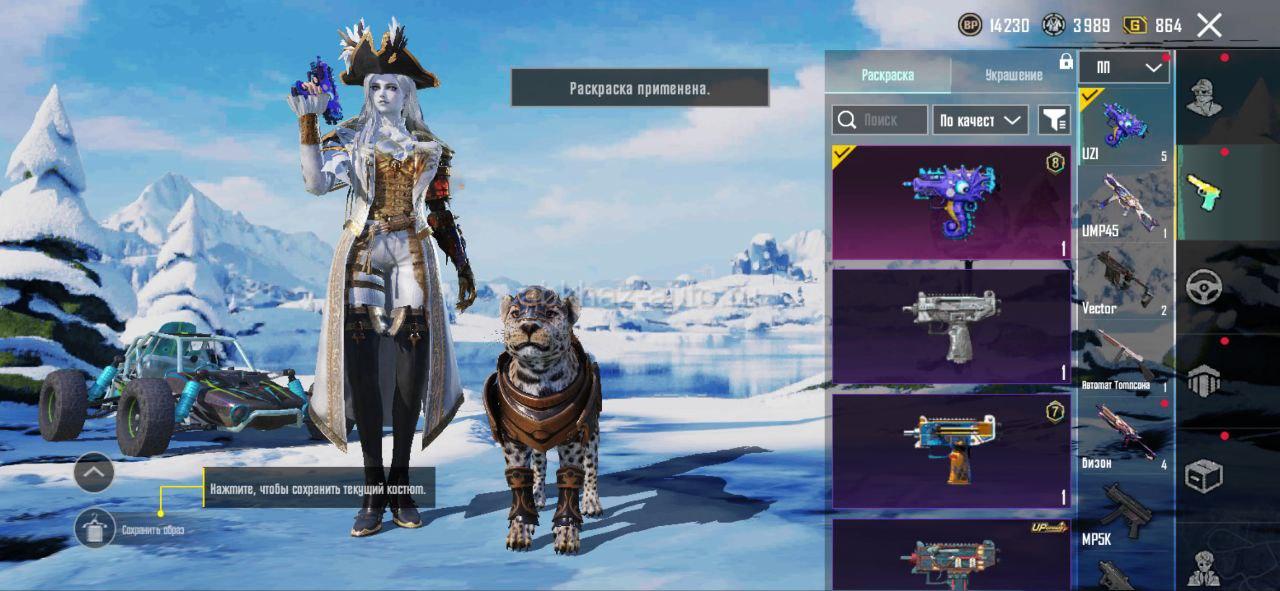The width and height of the screenshot is (1280, 591).
Task: Select Автомат Томпсона weapon entry
Action: pos(1125,360)
